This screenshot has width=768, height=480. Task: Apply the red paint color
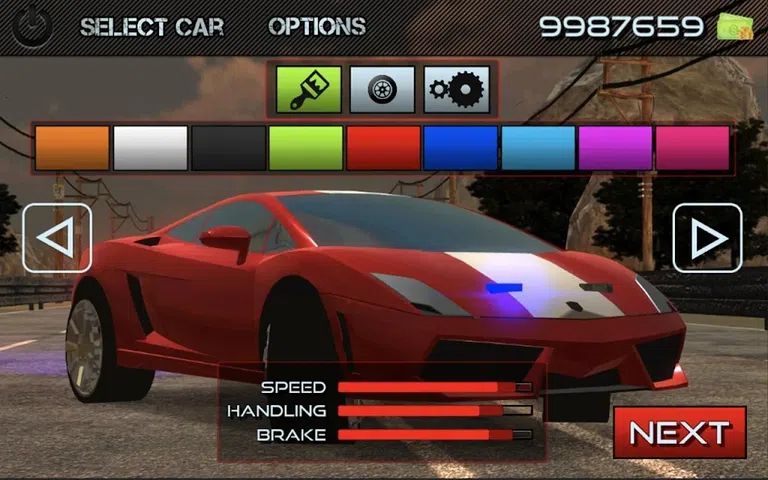point(383,148)
